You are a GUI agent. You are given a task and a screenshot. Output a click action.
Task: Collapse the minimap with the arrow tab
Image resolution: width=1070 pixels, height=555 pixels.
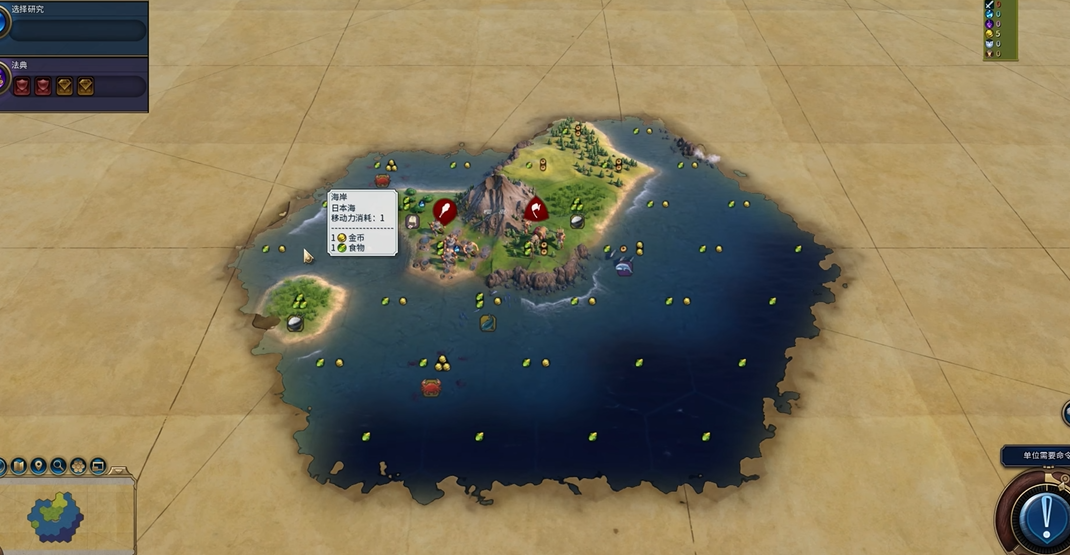tap(120, 469)
